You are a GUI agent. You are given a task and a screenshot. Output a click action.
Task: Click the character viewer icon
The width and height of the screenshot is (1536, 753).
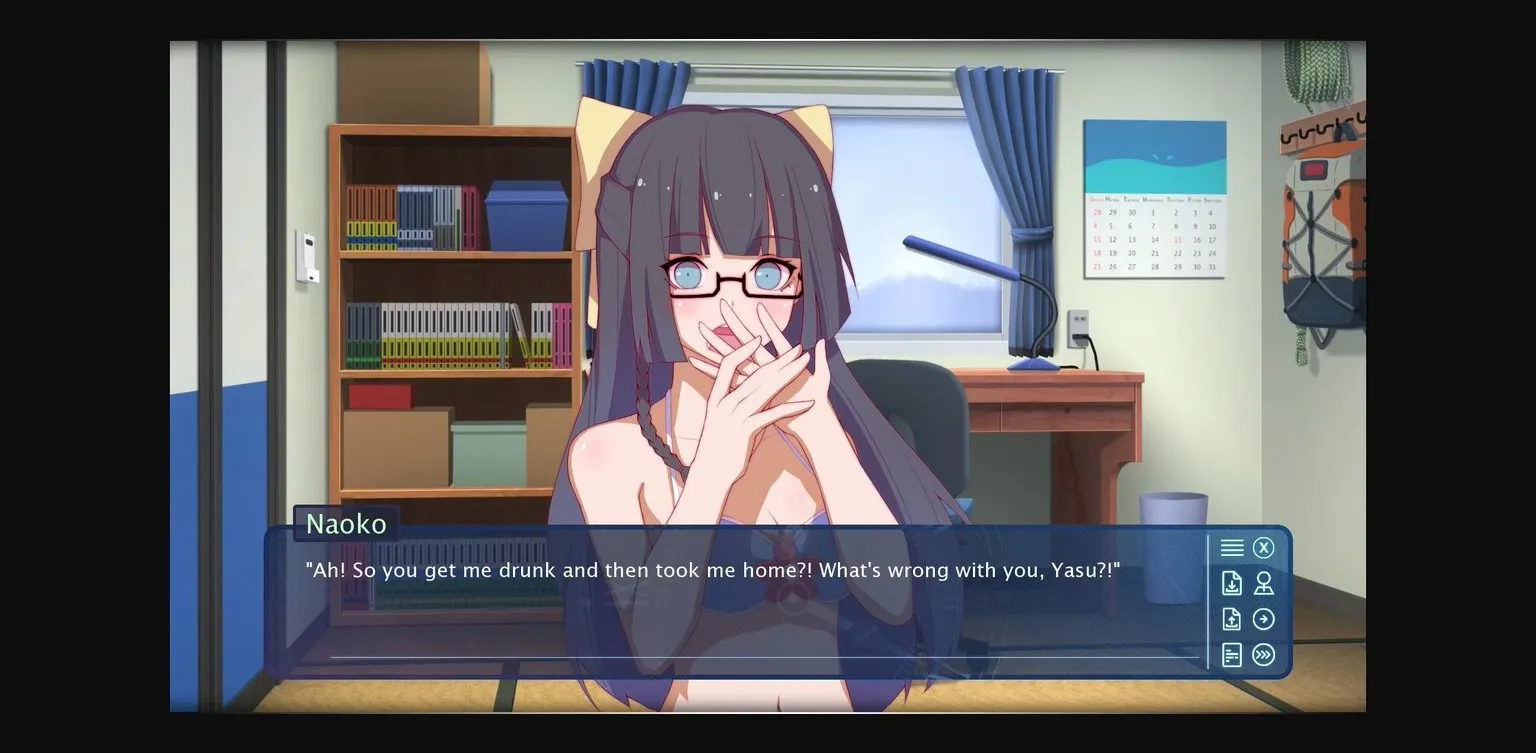(x=1263, y=583)
